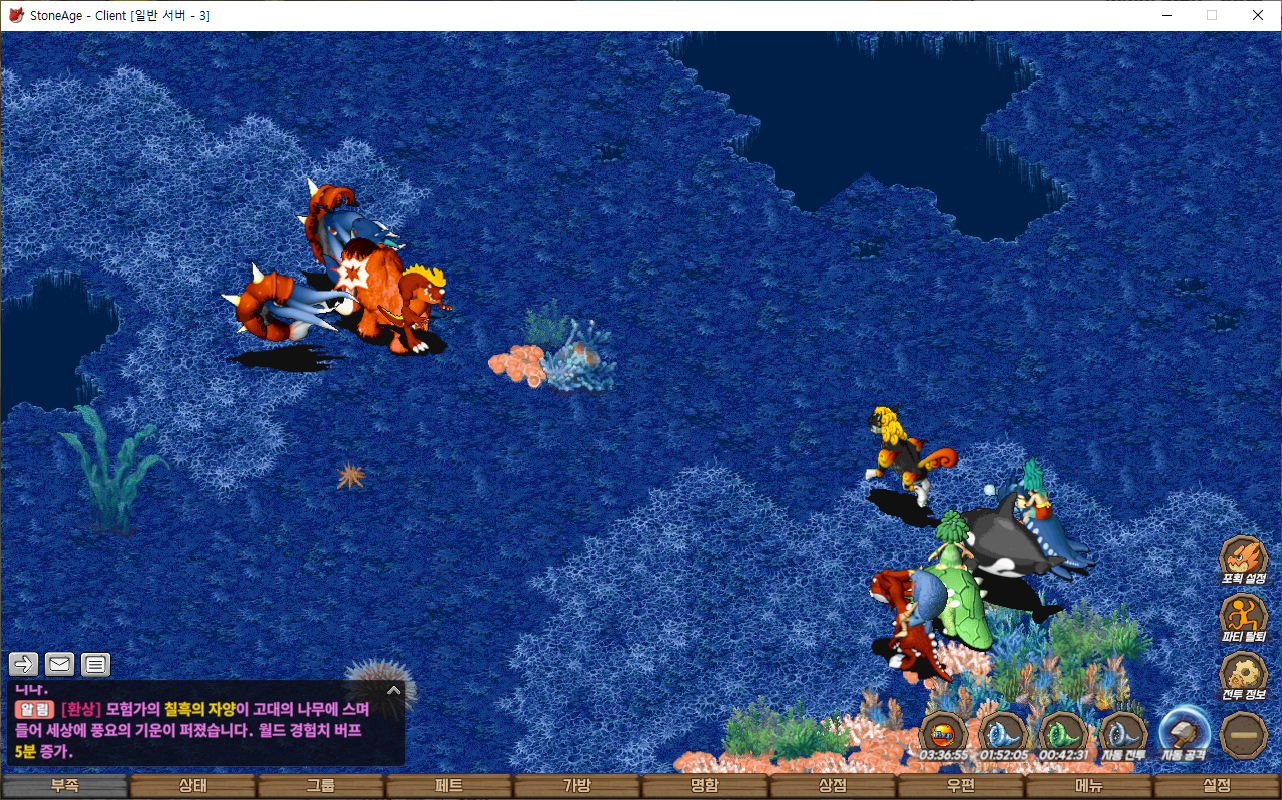Open 포획 설정 capture settings
The width and height of the screenshot is (1282, 800).
click(1244, 559)
